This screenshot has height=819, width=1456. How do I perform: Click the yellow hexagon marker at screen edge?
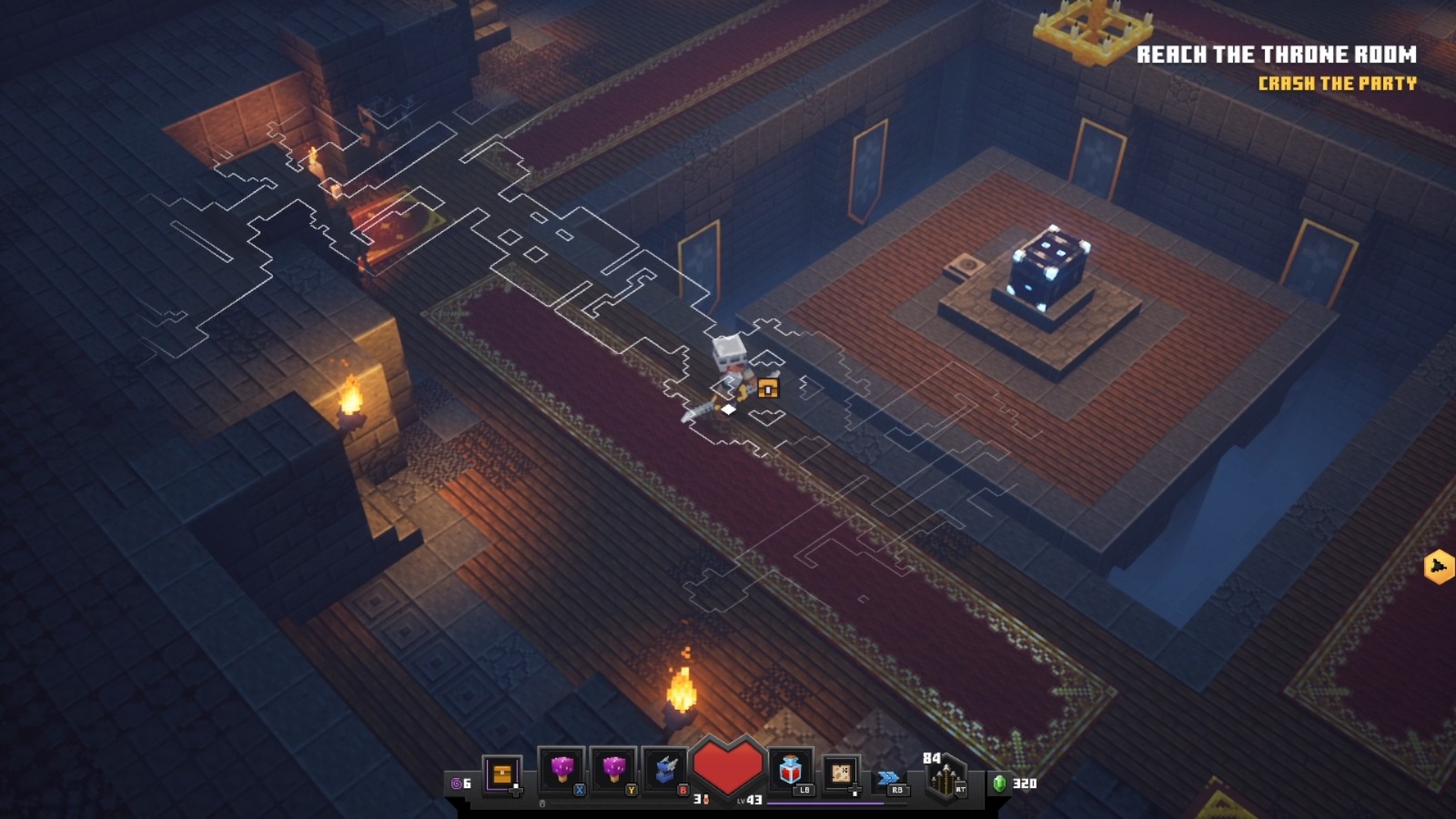(x=1439, y=566)
